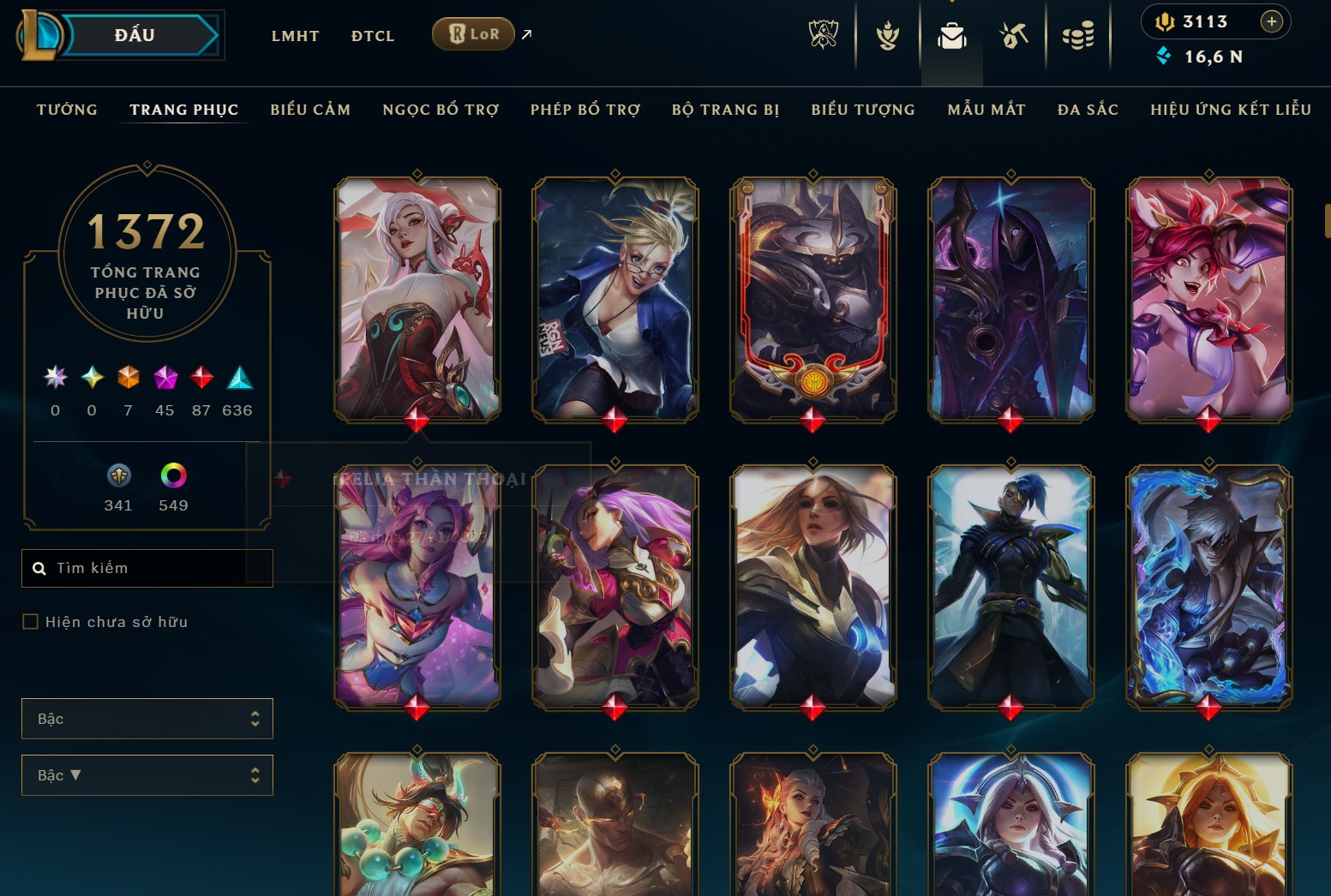Open the LoR link with external arrow
The image size is (1331, 896).
coord(472,34)
